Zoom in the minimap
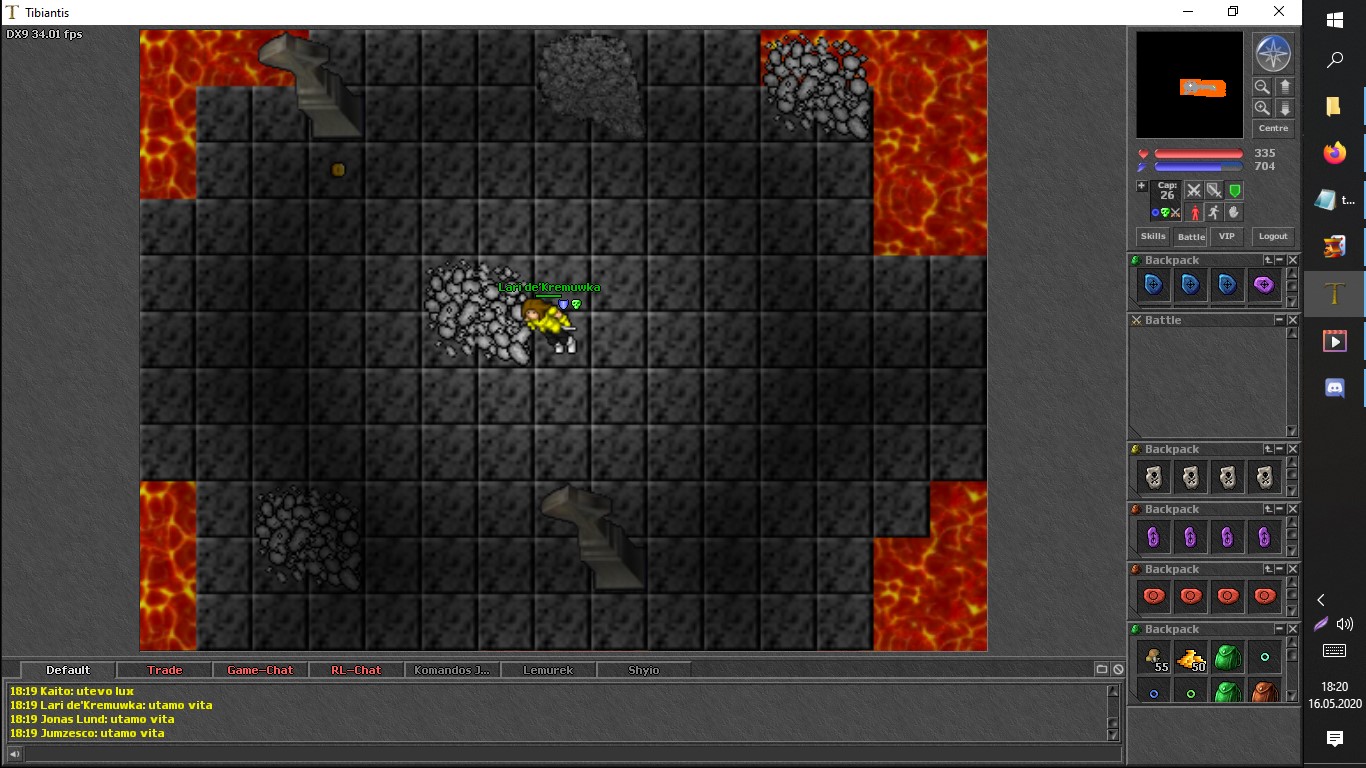This screenshot has height=768, width=1366. point(1262,108)
